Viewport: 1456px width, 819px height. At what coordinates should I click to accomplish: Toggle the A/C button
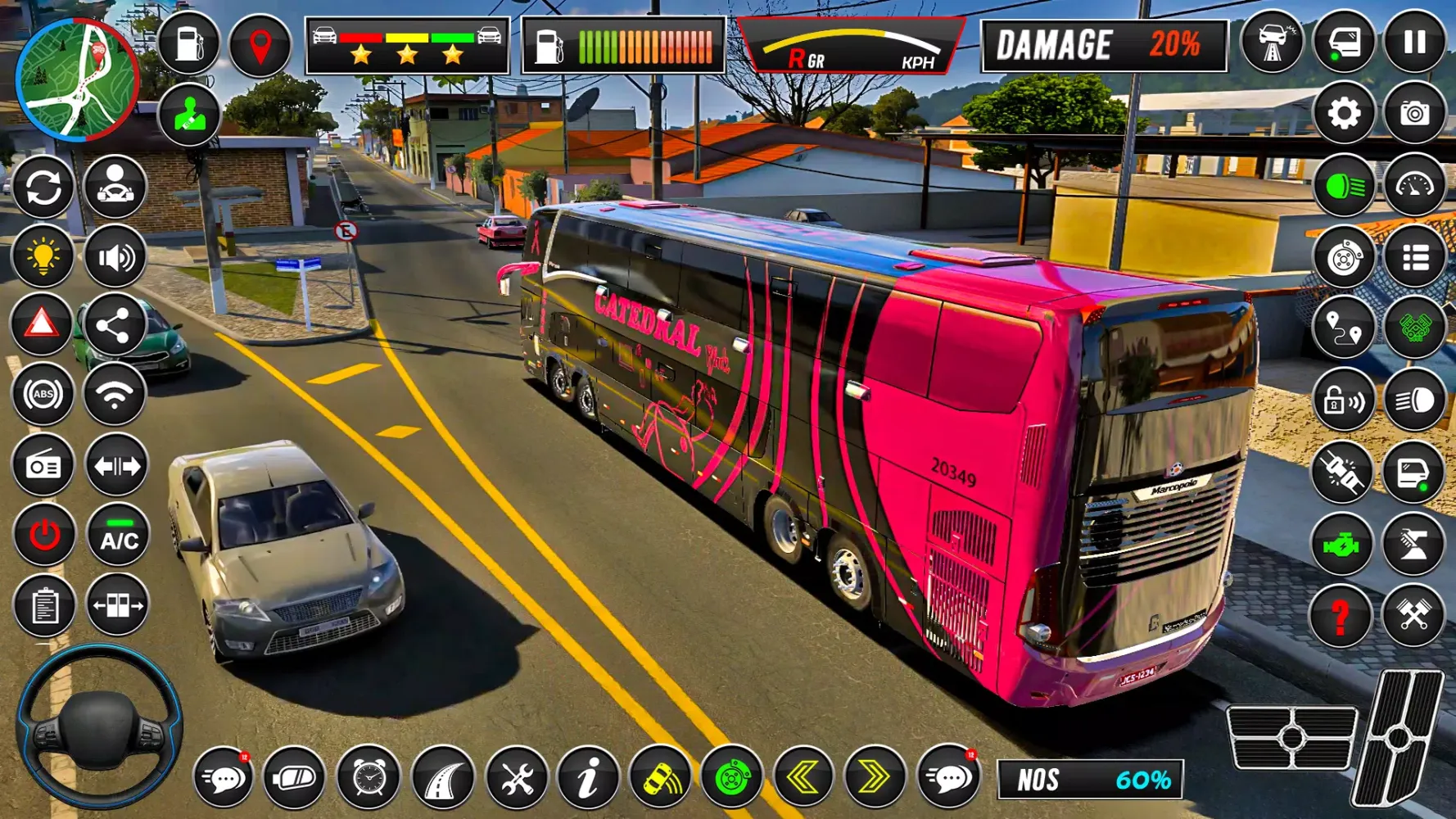(x=119, y=537)
